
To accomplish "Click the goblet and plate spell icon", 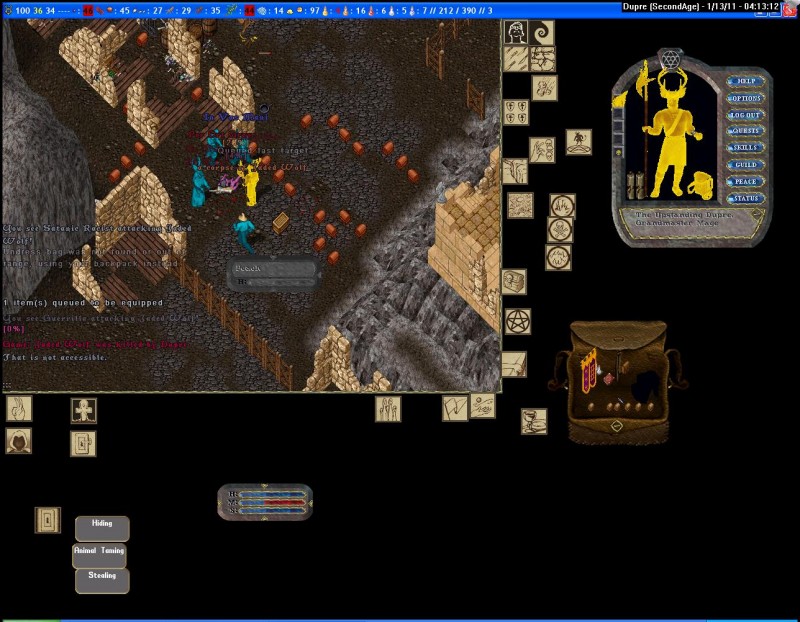I will (x=534, y=421).
